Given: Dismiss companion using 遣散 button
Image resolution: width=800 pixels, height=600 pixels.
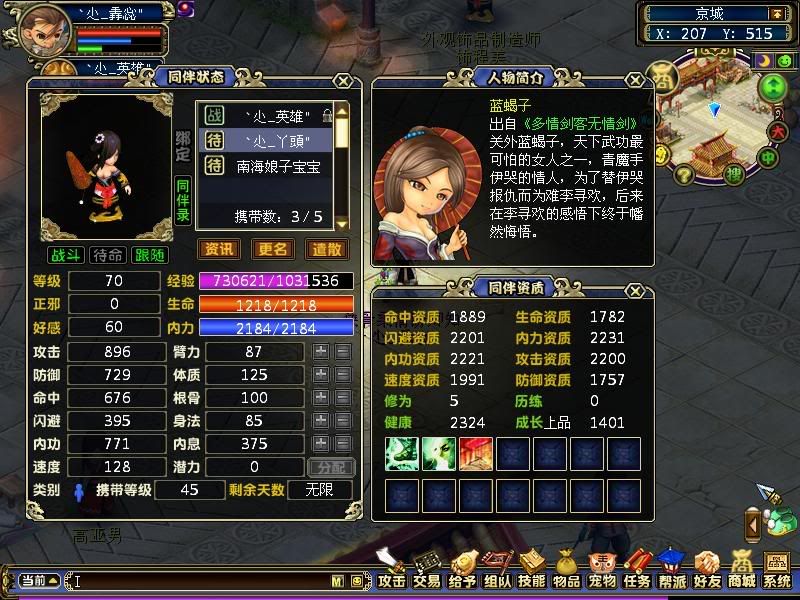Looking at the screenshot, I should tap(326, 249).
